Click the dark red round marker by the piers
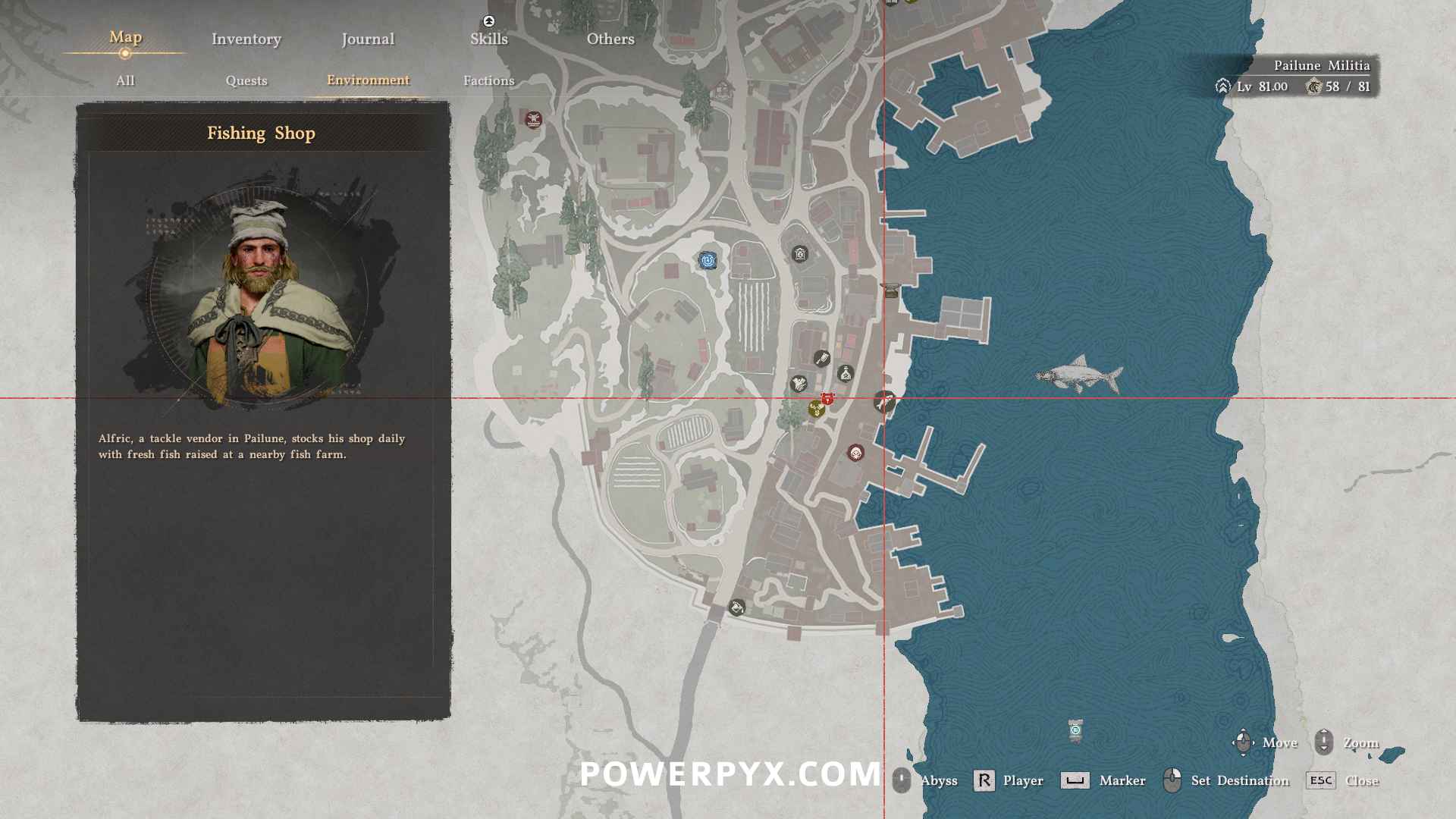The height and width of the screenshot is (819, 1456). 855,453
